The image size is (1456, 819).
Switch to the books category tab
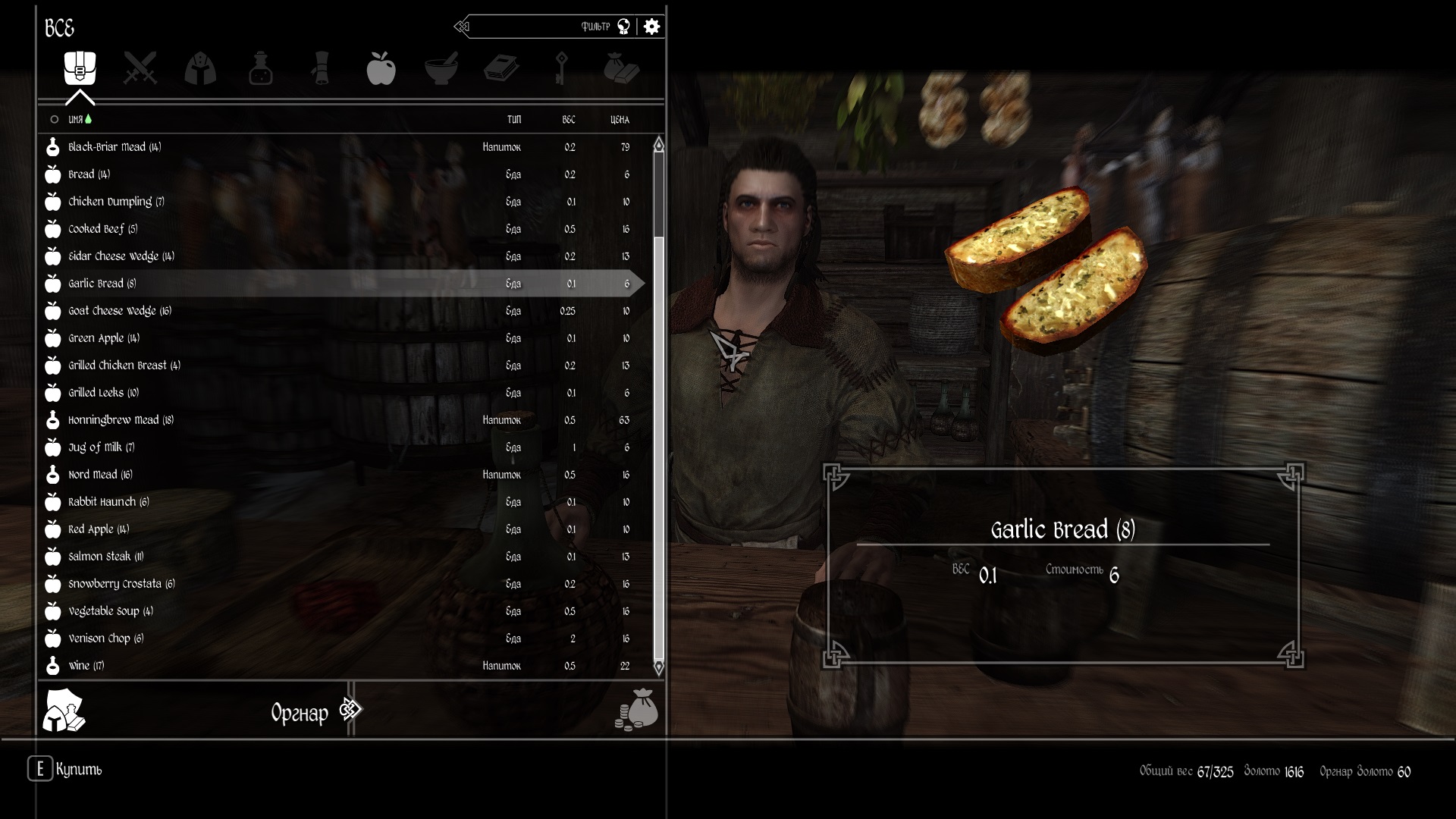(x=501, y=68)
